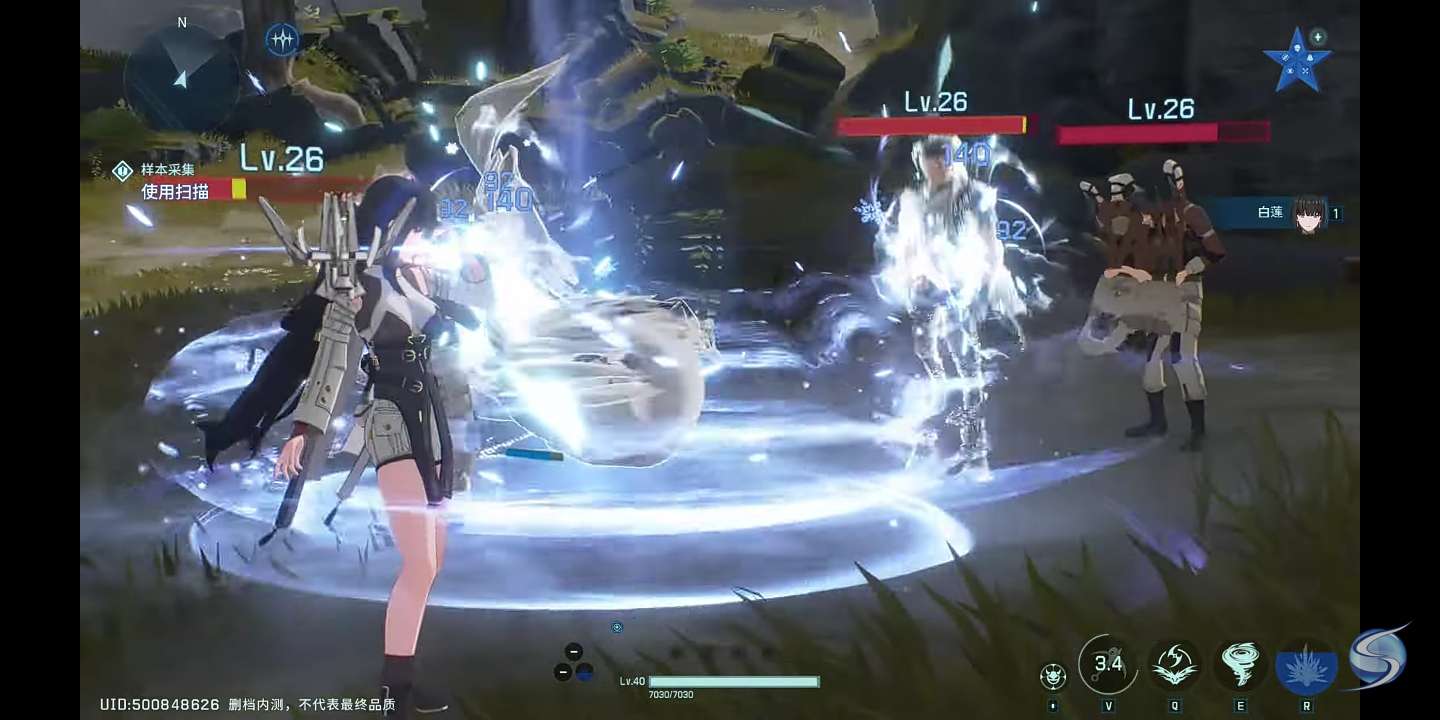Click the small plus button by star
The height and width of the screenshot is (720, 1440).
point(1318,37)
